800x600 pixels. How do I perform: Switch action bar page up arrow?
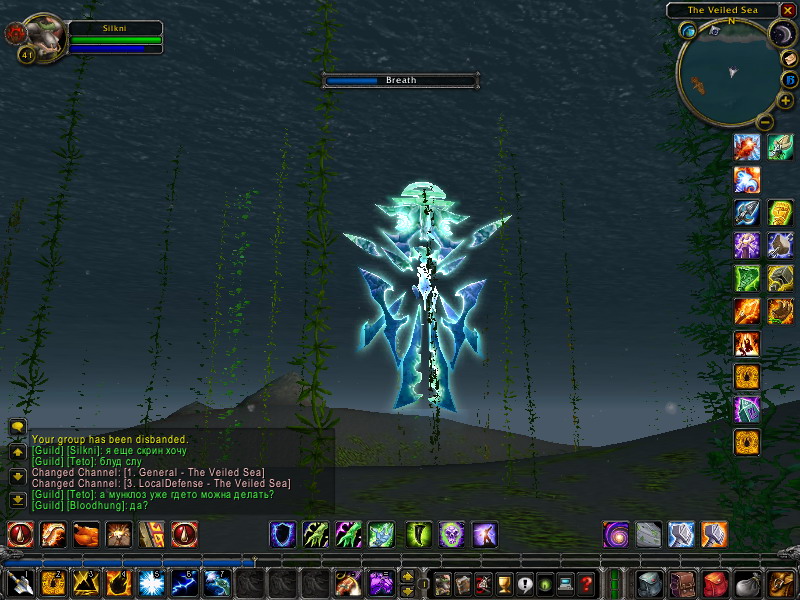(407, 576)
